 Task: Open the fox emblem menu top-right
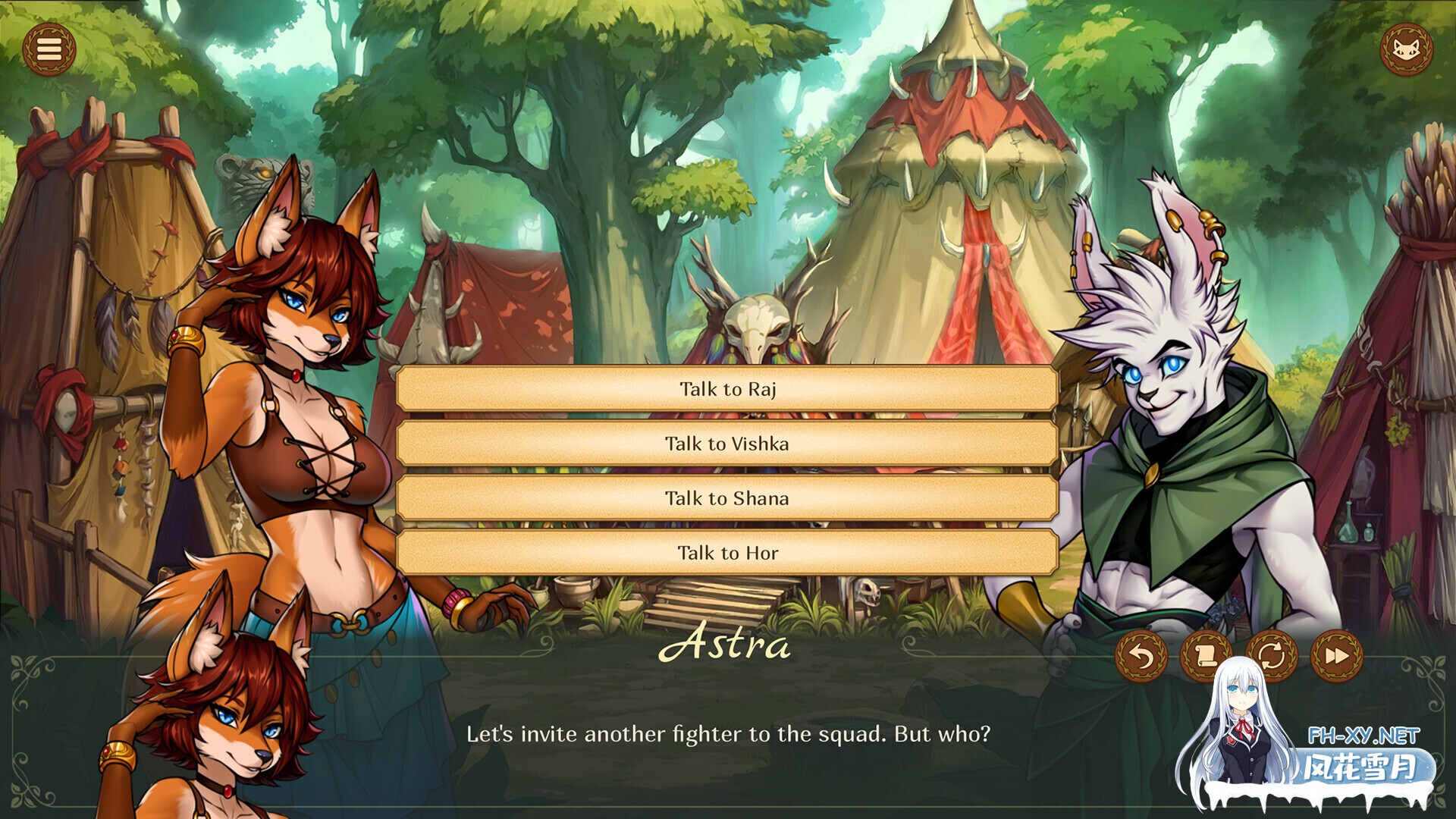pos(1407,49)
